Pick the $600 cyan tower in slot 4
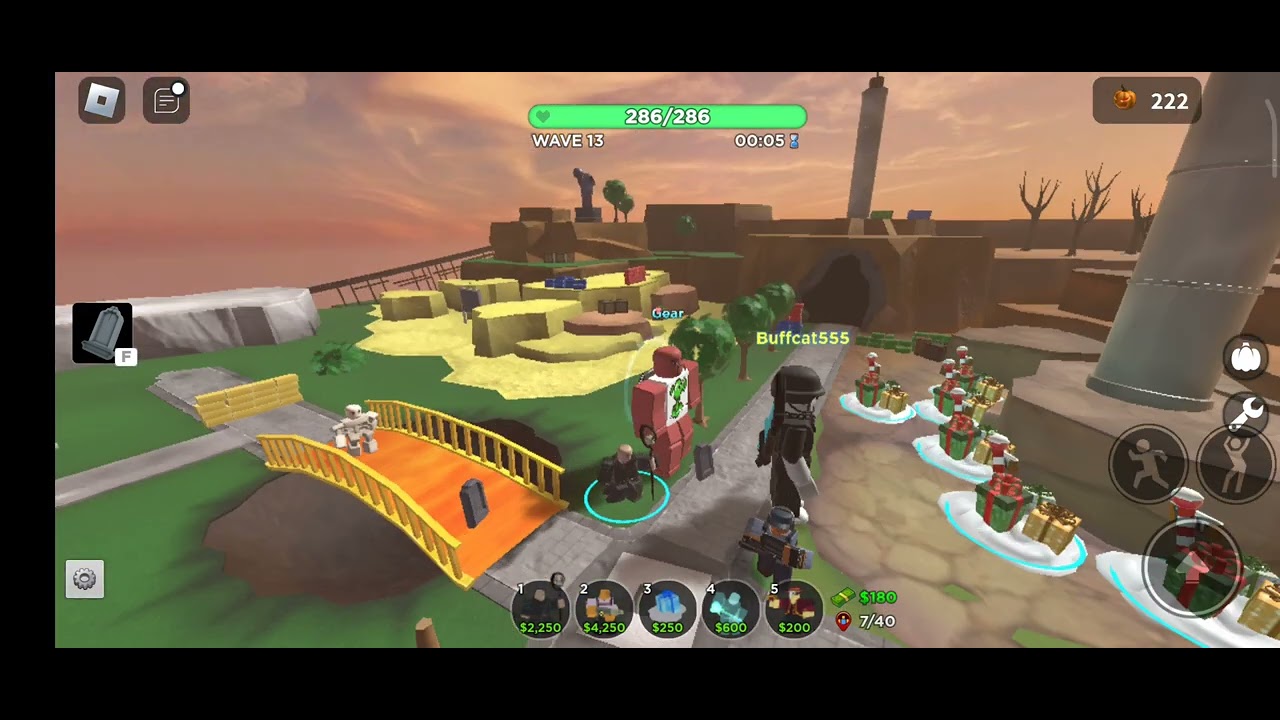The image size is (1280, 720). (730, 608)
